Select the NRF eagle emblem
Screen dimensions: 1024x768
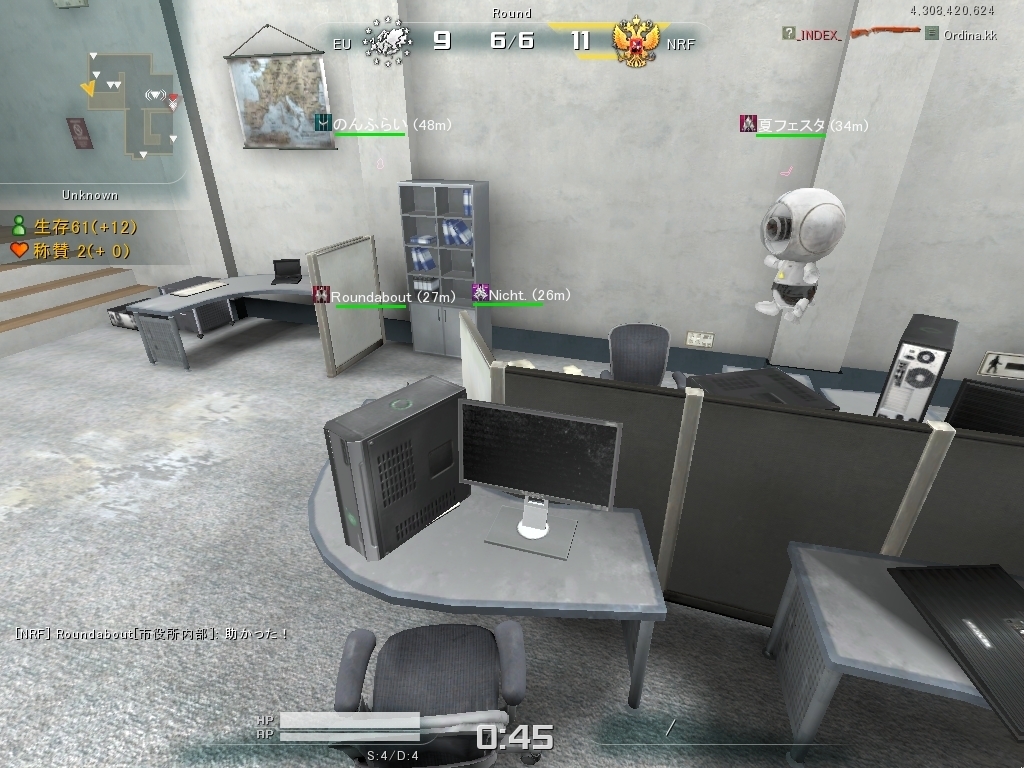coord(637,43)
